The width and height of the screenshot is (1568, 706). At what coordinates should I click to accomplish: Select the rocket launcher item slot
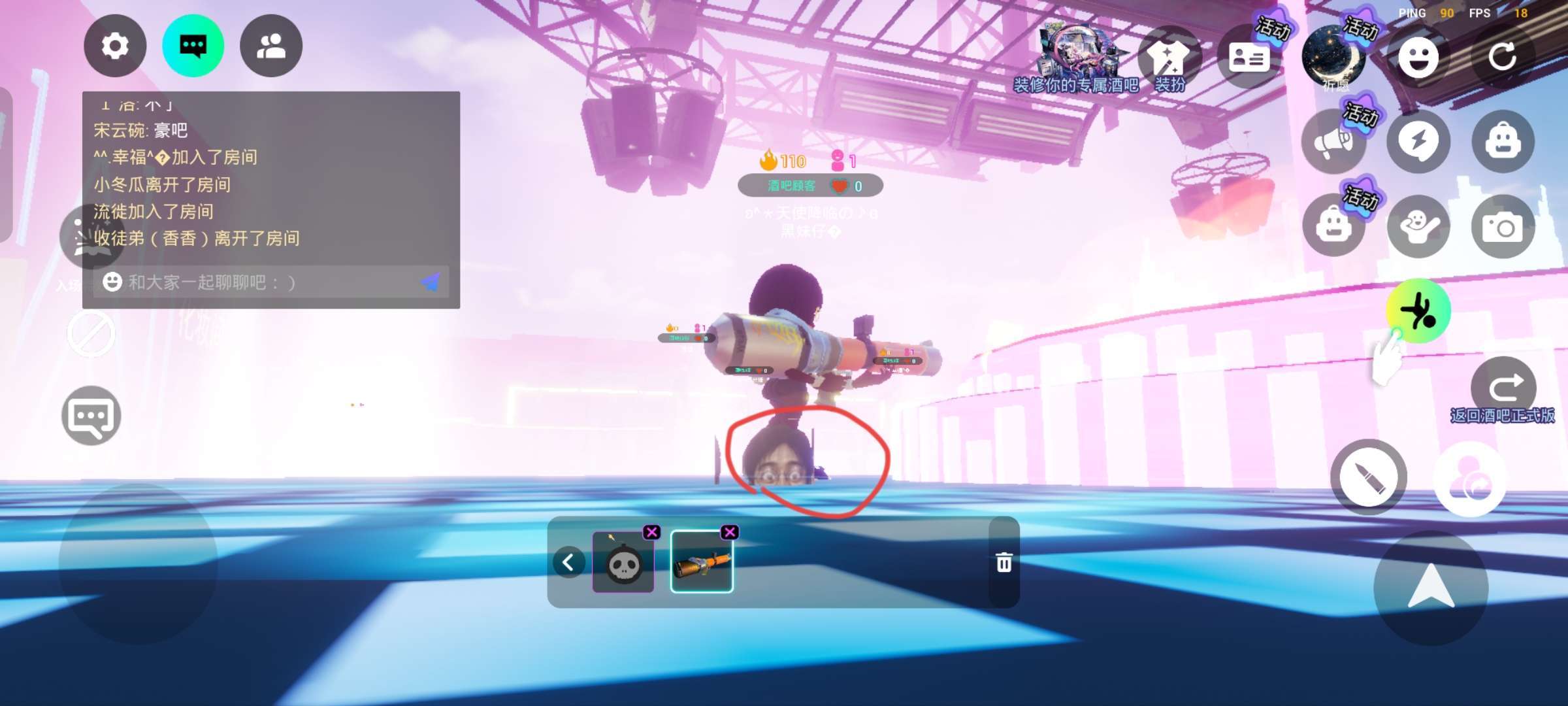click(x=702, y=563)
